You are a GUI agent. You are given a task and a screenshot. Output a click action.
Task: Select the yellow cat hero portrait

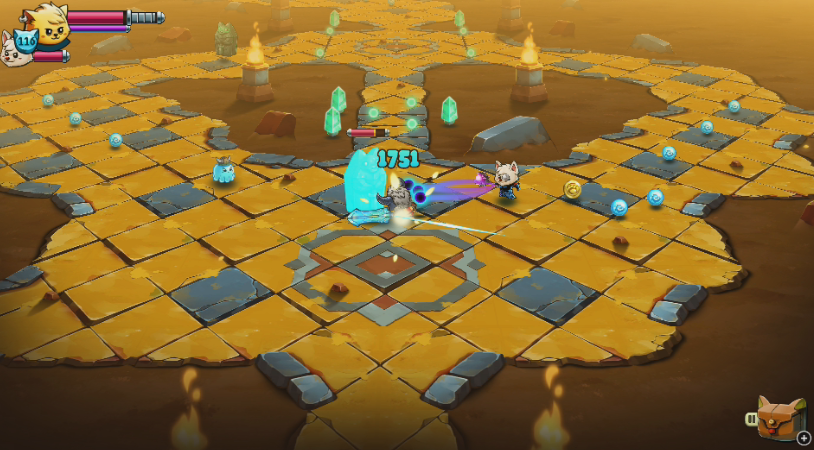click(48, 22)
